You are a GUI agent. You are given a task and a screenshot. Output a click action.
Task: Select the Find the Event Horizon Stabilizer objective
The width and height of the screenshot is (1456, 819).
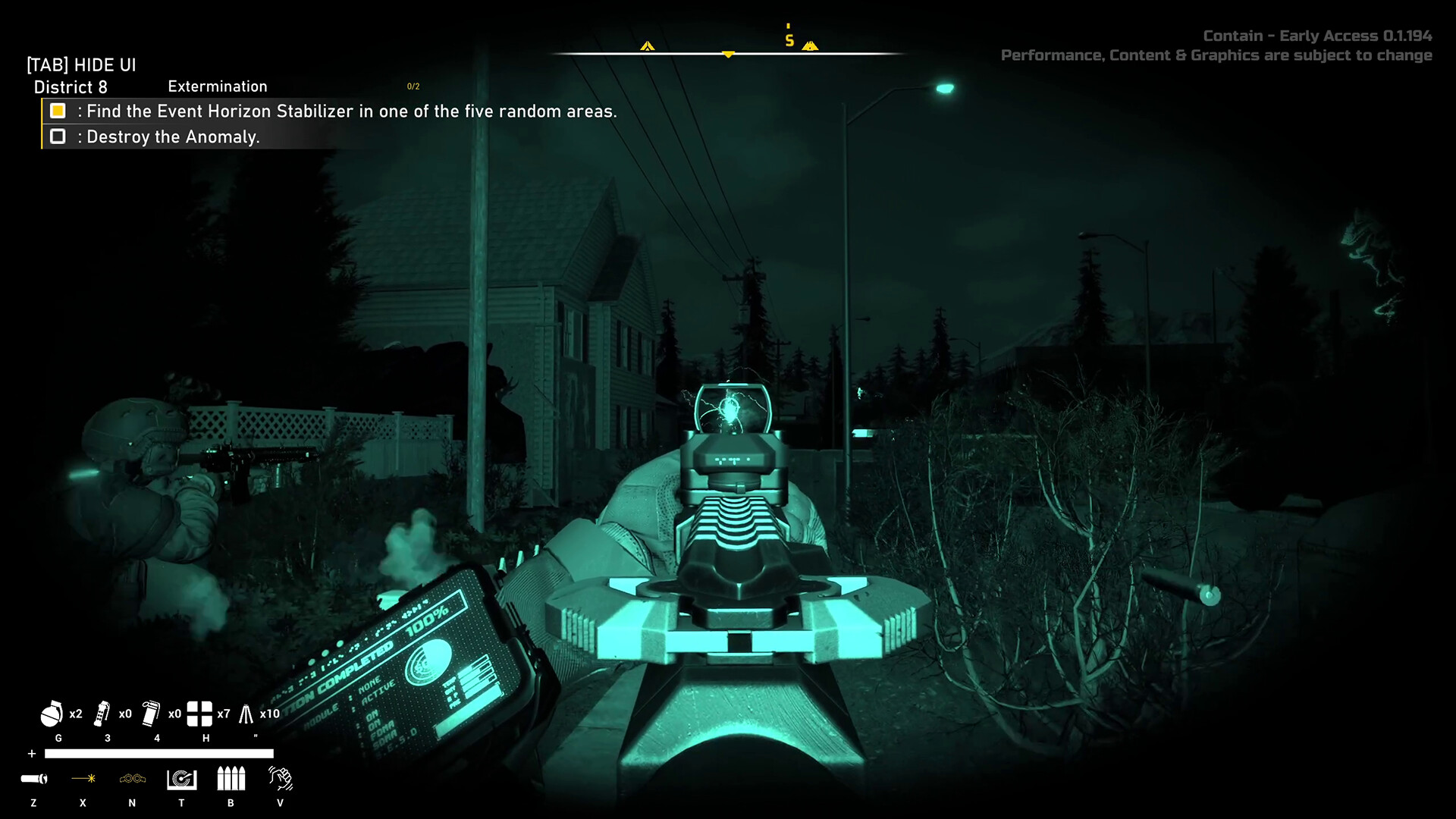tap(351, 111)
